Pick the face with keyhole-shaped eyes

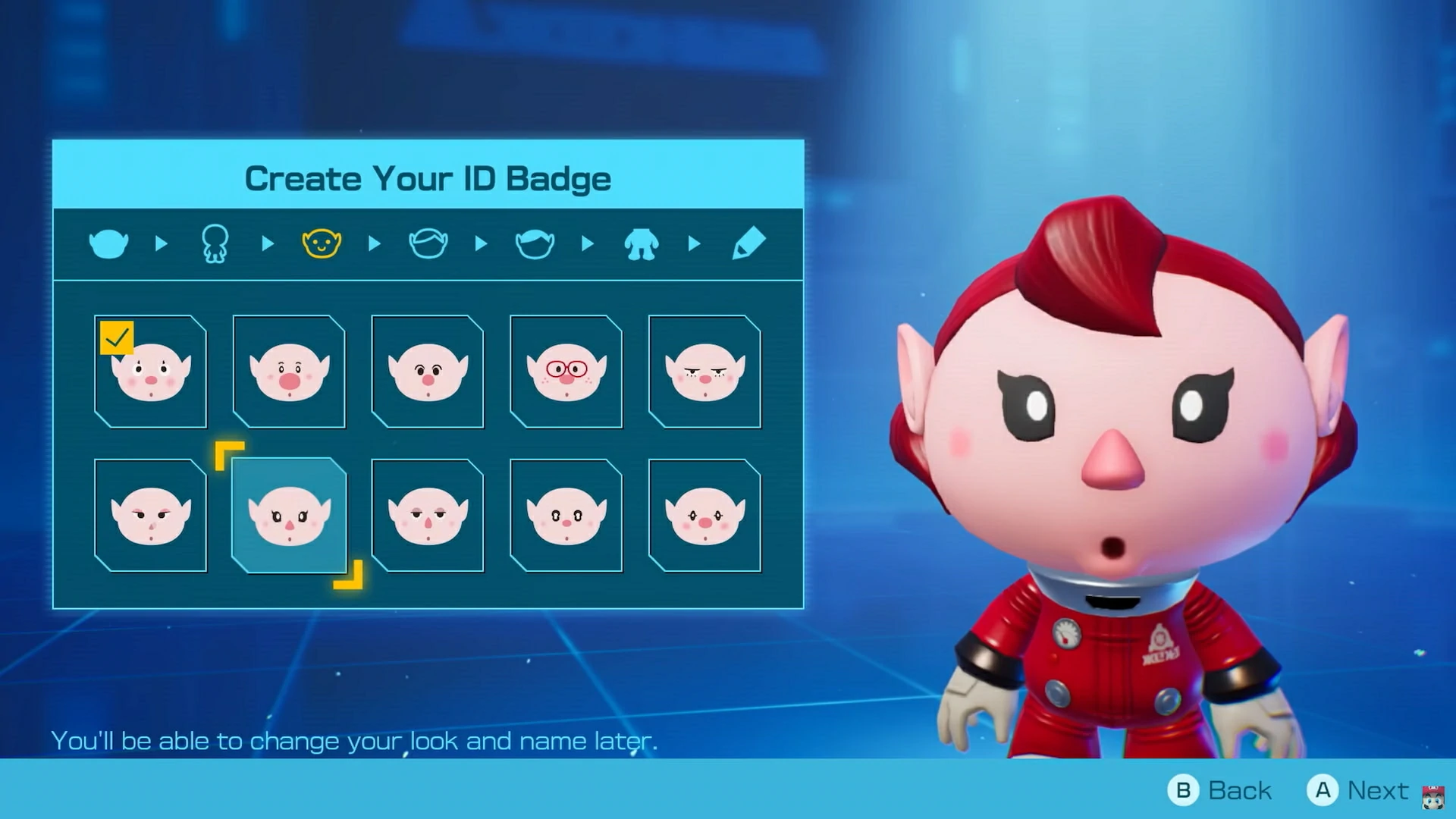click(x=566, y=516)
